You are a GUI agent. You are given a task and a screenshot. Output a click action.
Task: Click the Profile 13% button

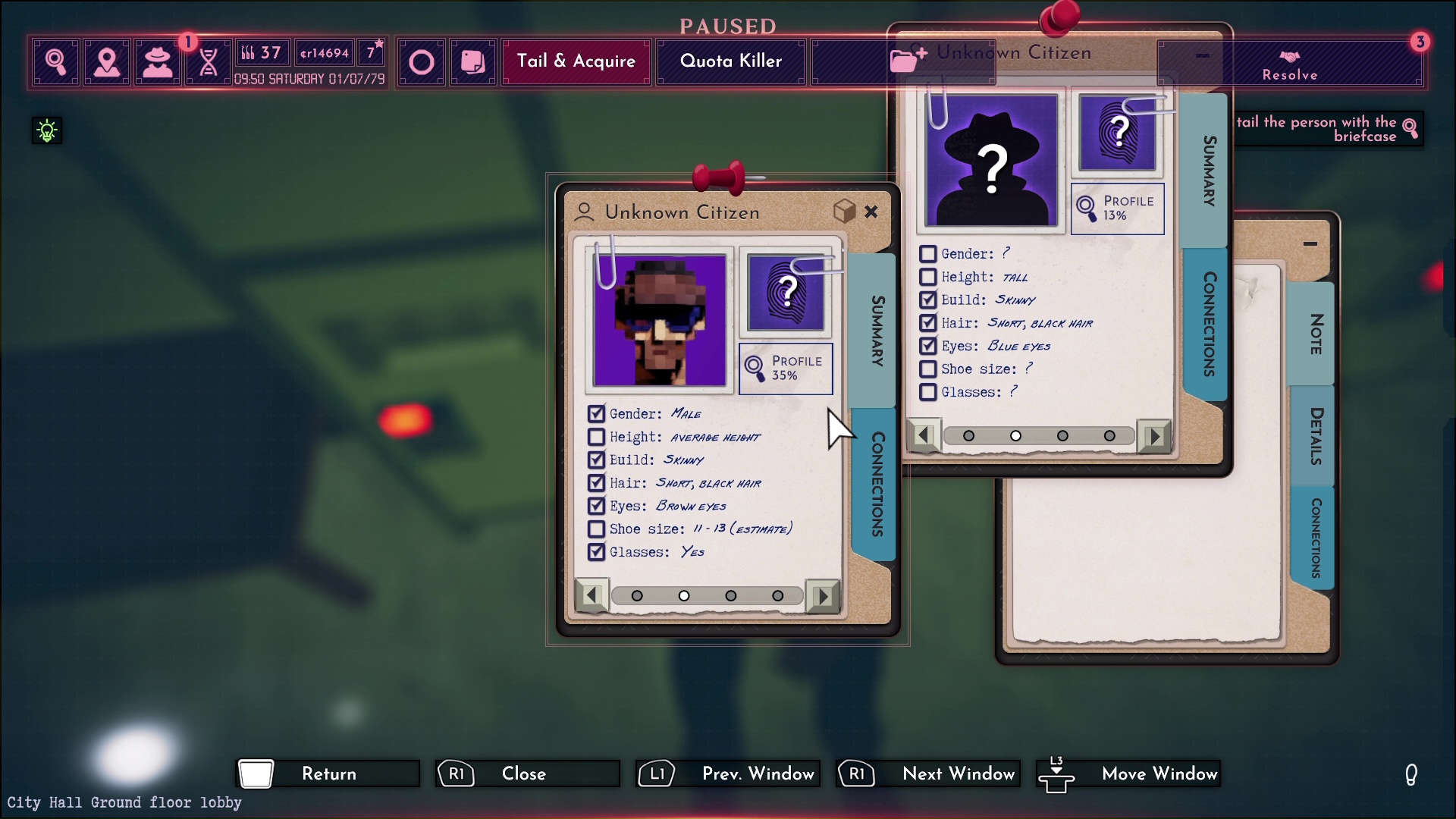(x=1117, y=209)
